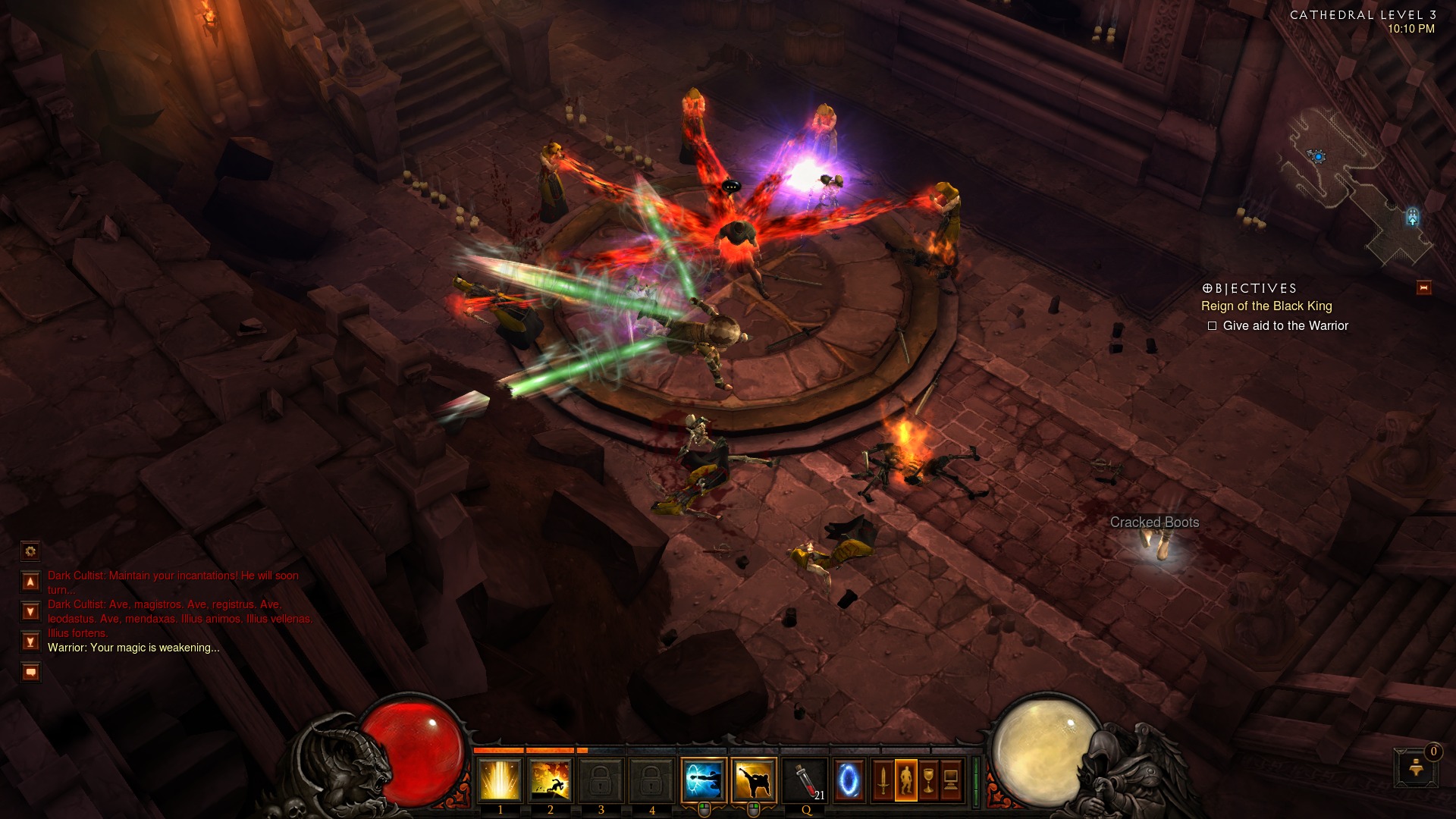Jump to bottom of chat log
This screenshot has width=1456, height=819.
30,642
